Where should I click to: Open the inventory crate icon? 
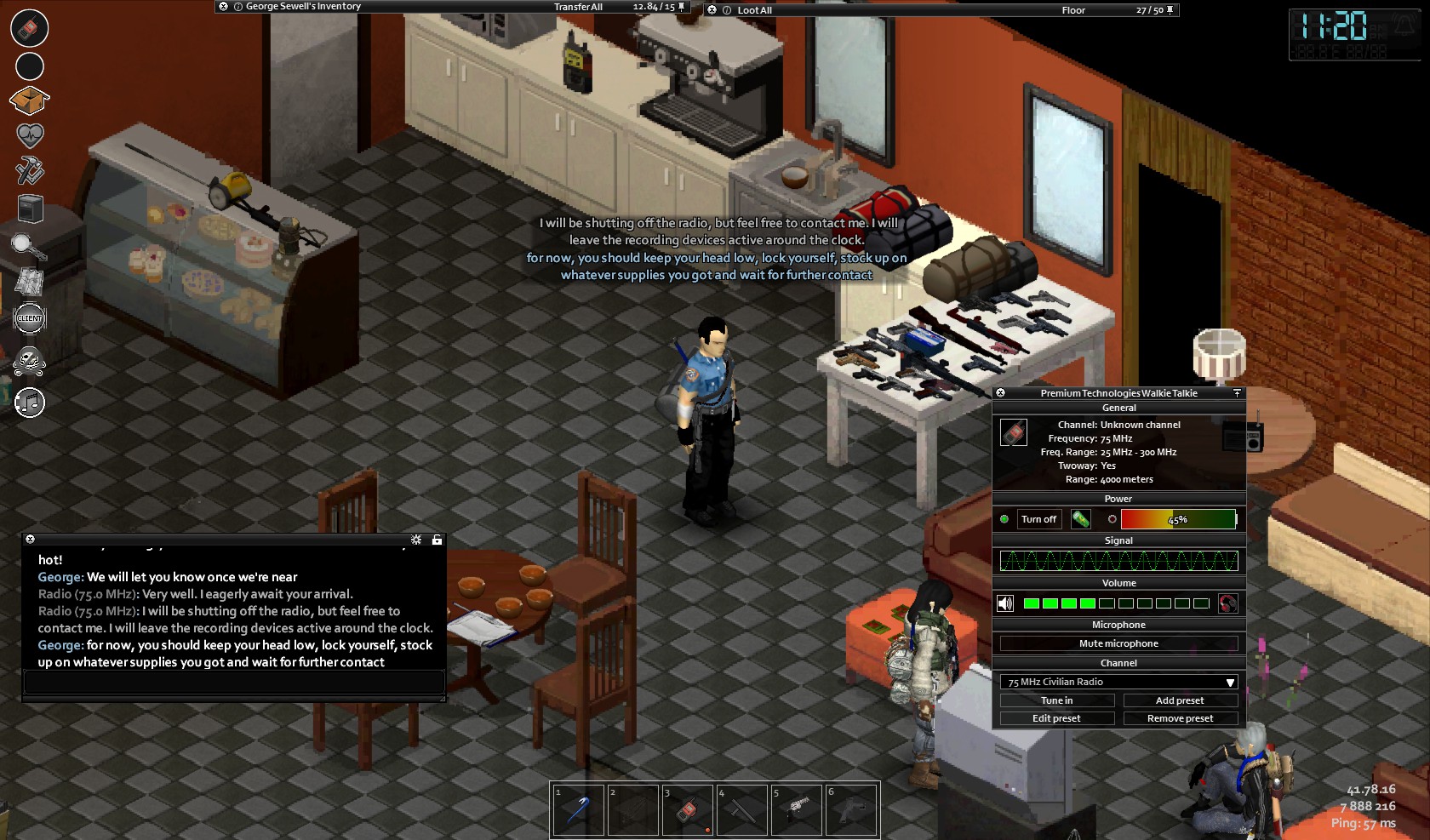click(x=29, y=101)
